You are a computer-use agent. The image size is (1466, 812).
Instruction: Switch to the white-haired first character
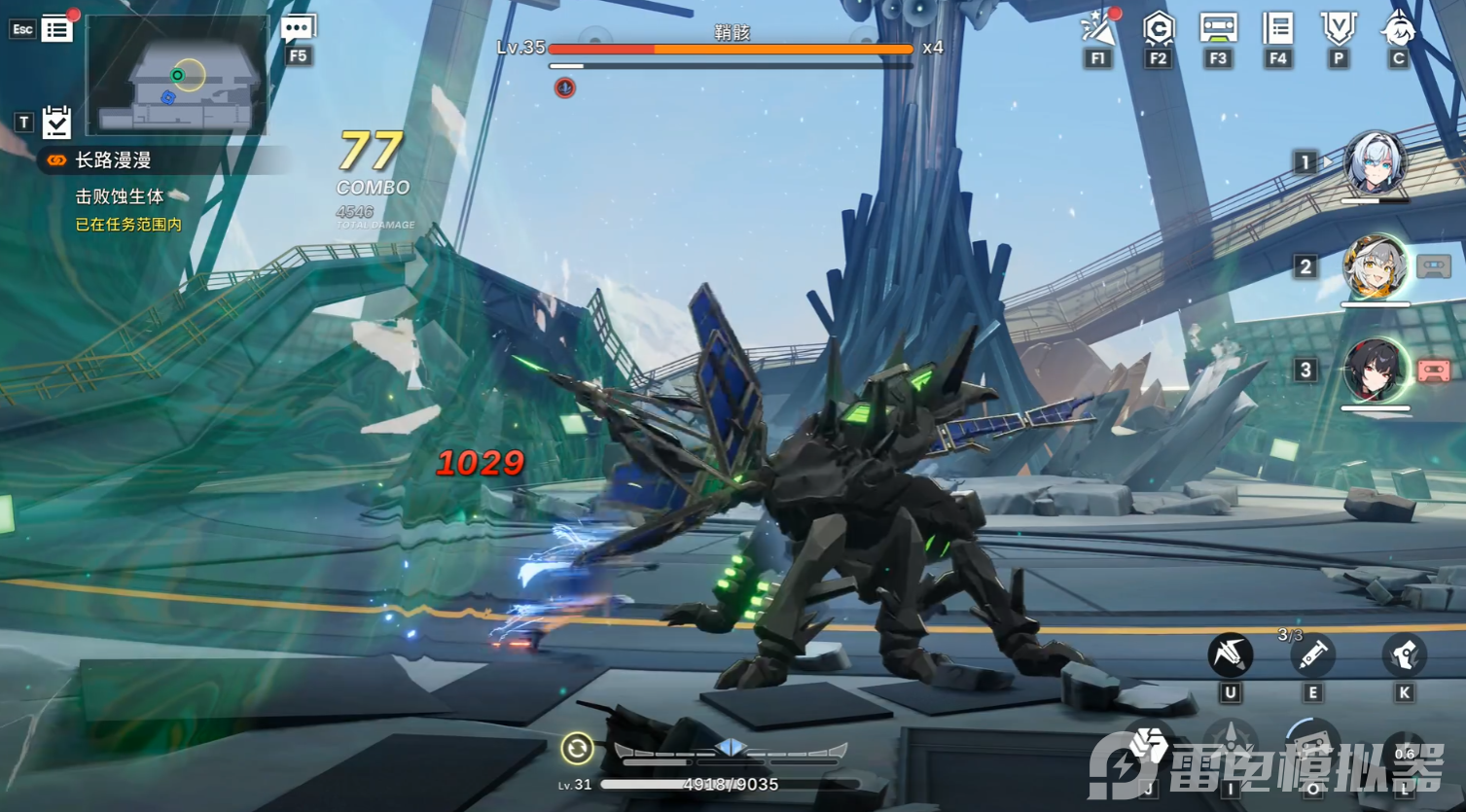tap(1375, 164)
